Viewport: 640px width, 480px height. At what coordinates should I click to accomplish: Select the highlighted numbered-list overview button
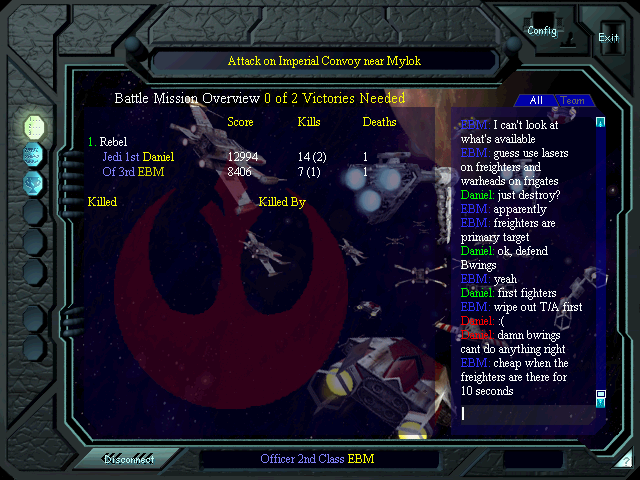33,126
